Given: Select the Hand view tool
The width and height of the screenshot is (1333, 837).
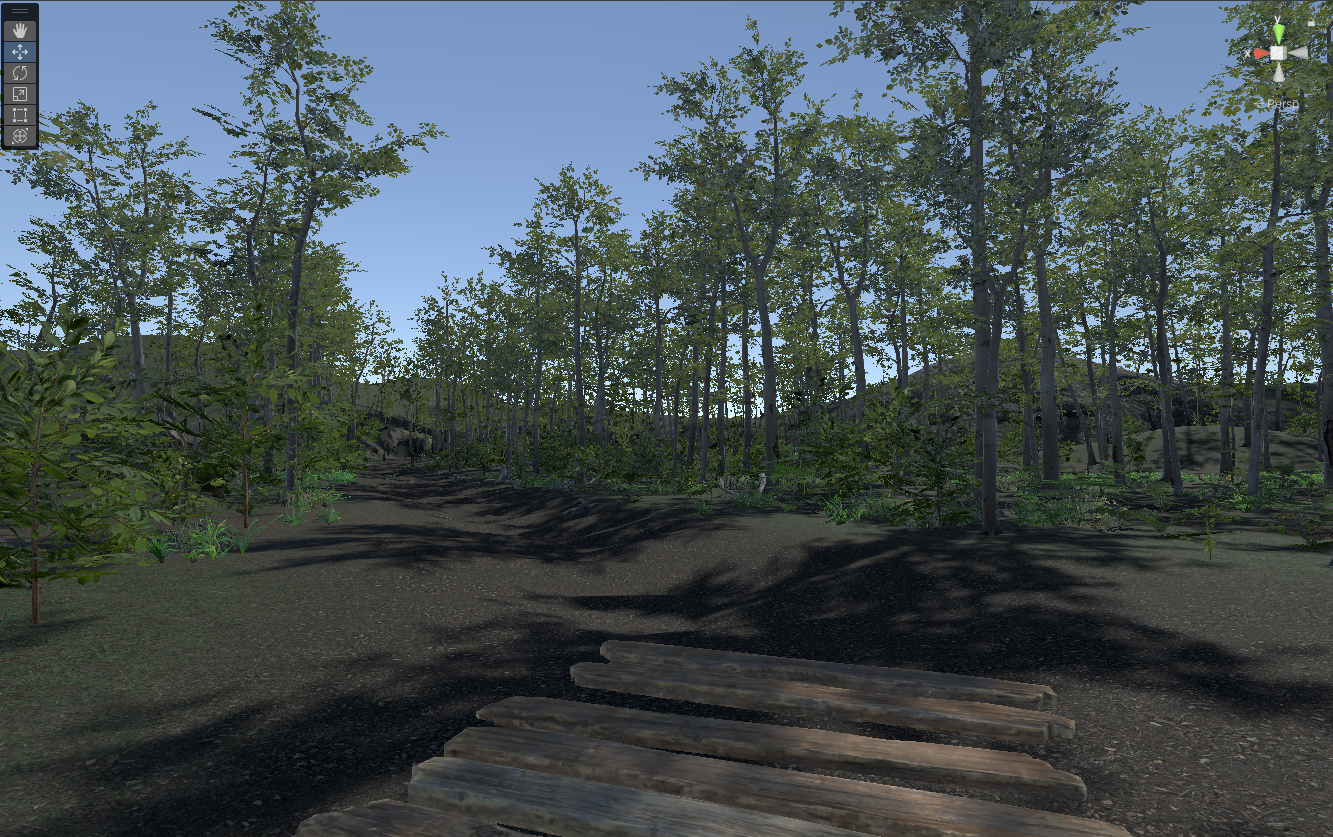Looking at the screenshot, I should (20, 32).
